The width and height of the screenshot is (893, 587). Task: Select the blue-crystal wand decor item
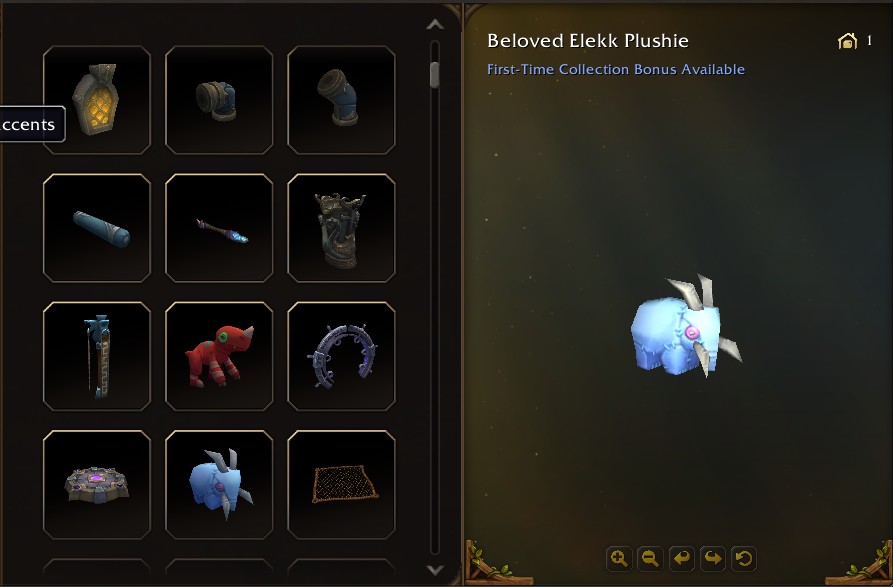[219, 228]
